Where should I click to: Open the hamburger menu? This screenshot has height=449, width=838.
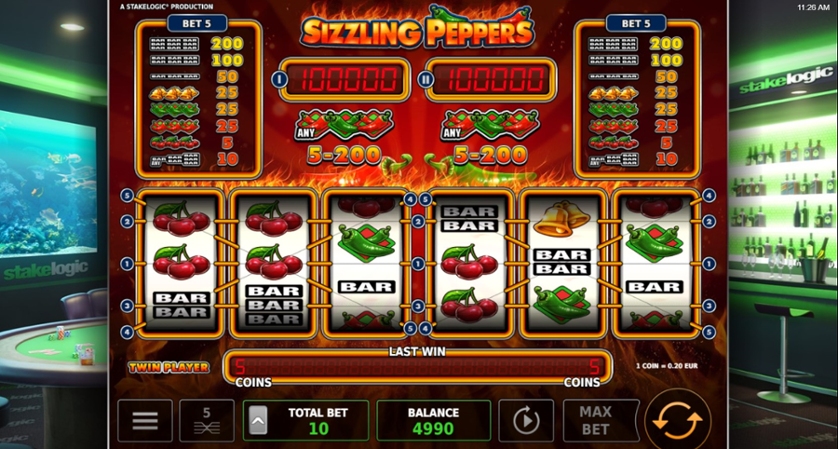coord(145,420)
